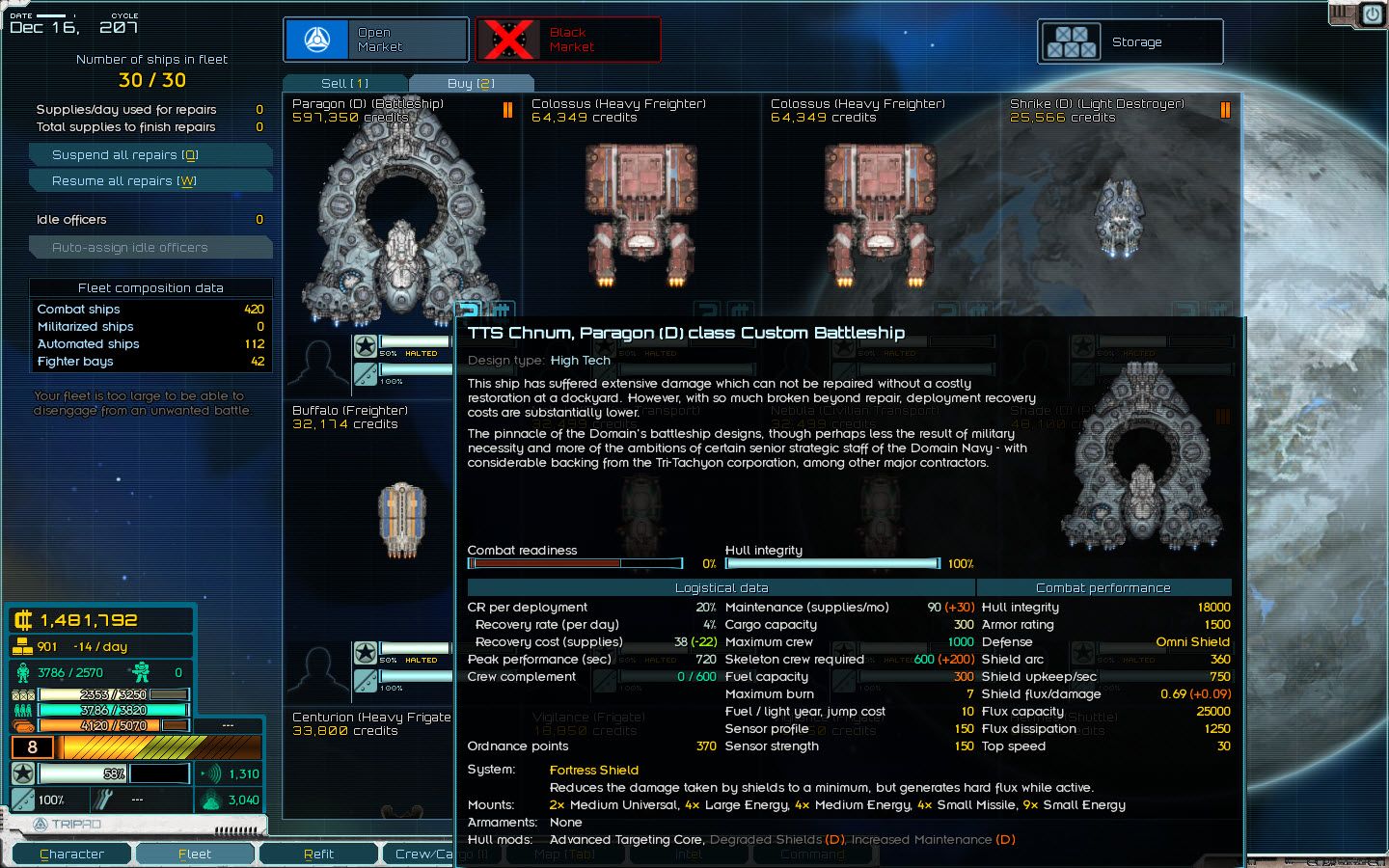
Task: Click the combat readiness star icon on the Buffalo listing
Action: click(x=366, y=345)
